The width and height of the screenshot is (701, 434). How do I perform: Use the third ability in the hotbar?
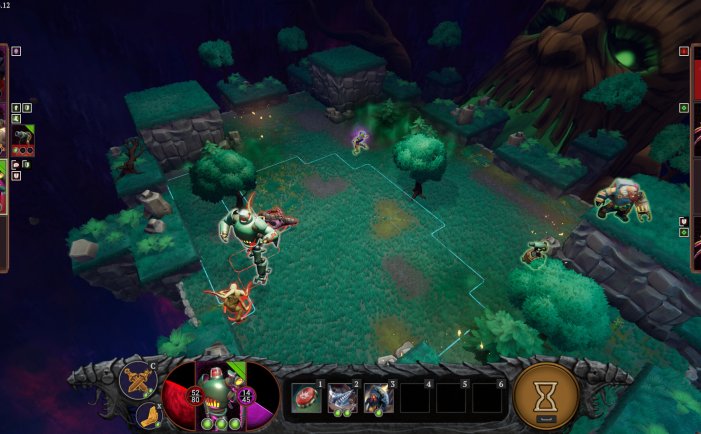coord(378,397)
